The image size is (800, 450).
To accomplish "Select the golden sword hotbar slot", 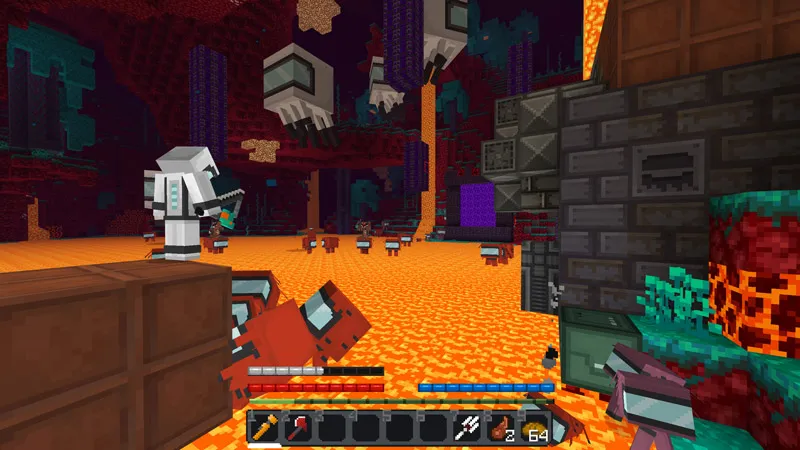I will click(265, 427).
